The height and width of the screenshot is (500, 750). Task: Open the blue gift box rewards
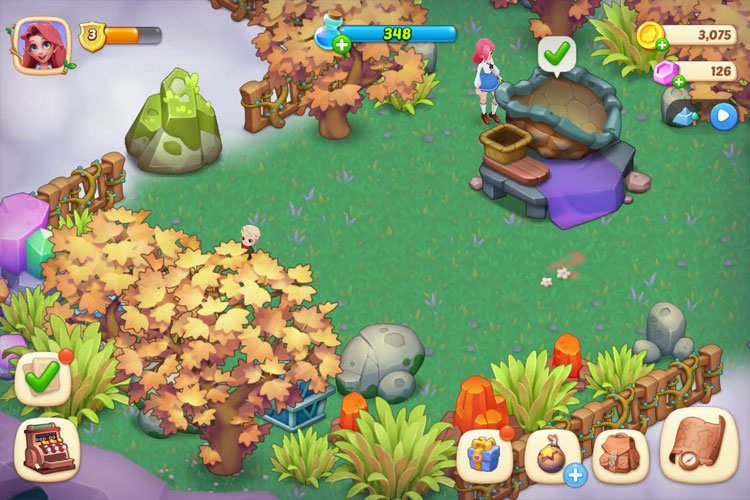pos(485,457)
